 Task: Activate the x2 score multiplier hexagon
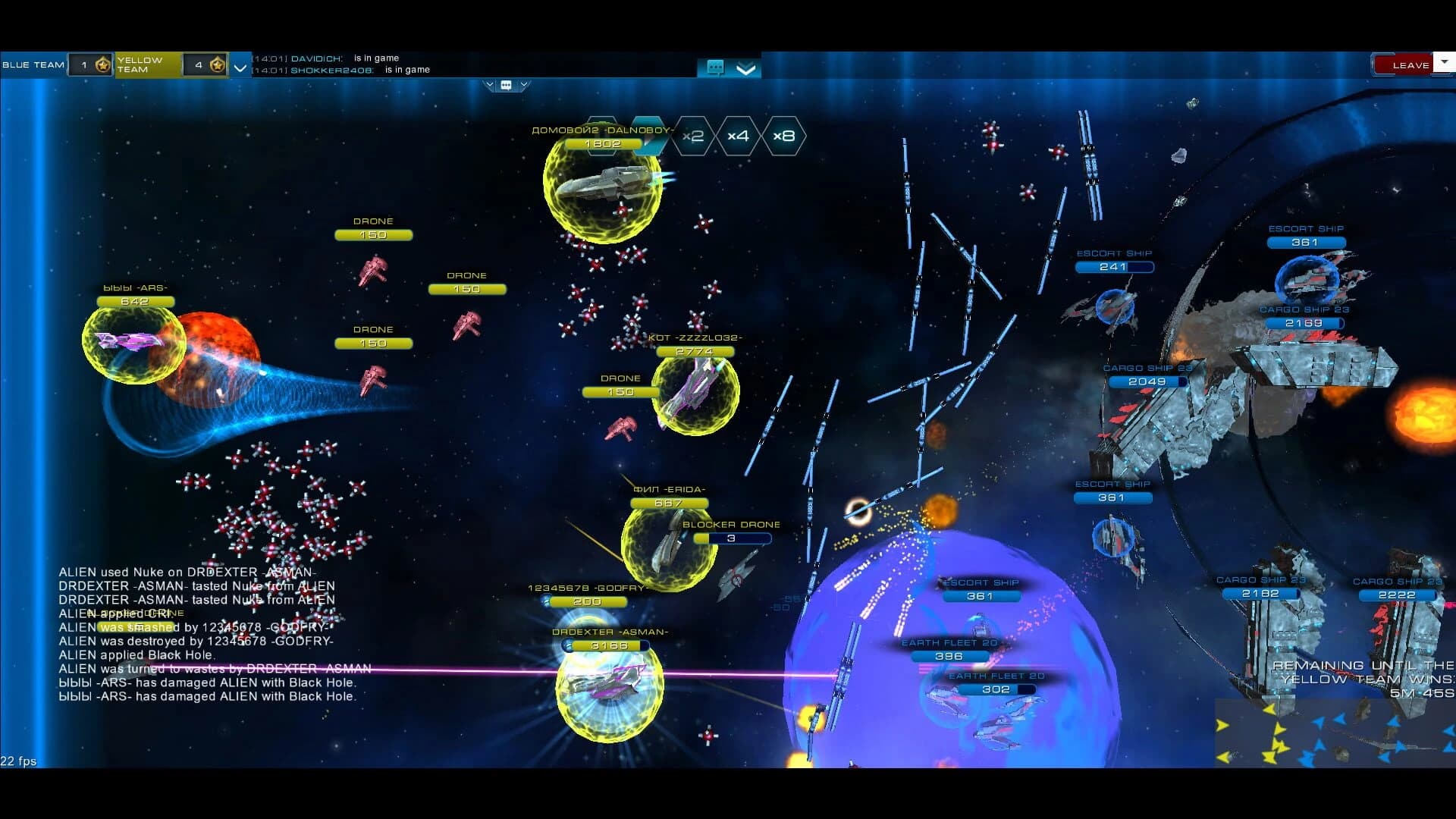tap(692, 137)
